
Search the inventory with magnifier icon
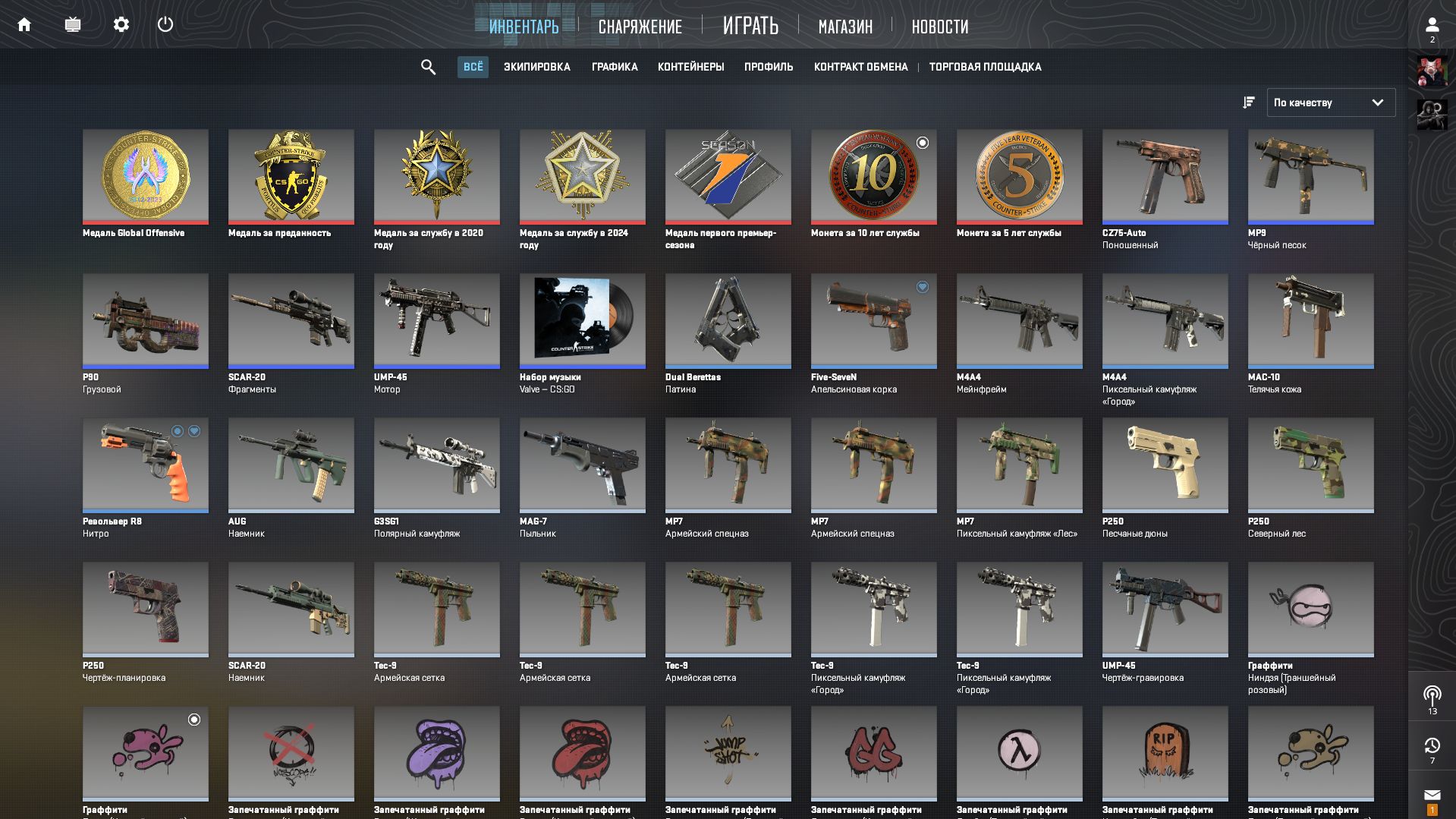428,68
